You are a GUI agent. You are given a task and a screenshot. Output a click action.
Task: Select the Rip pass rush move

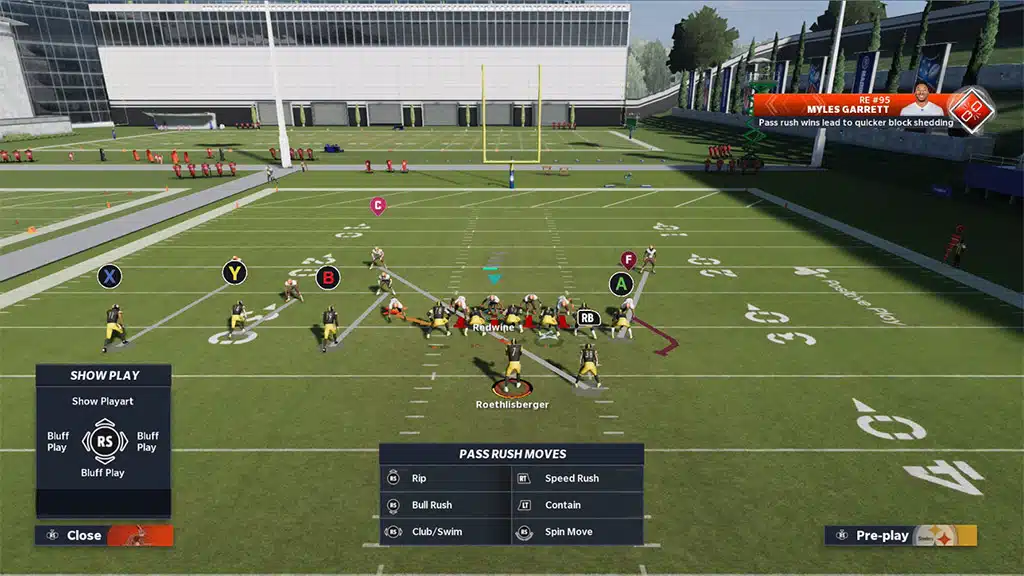pos(445,478)
